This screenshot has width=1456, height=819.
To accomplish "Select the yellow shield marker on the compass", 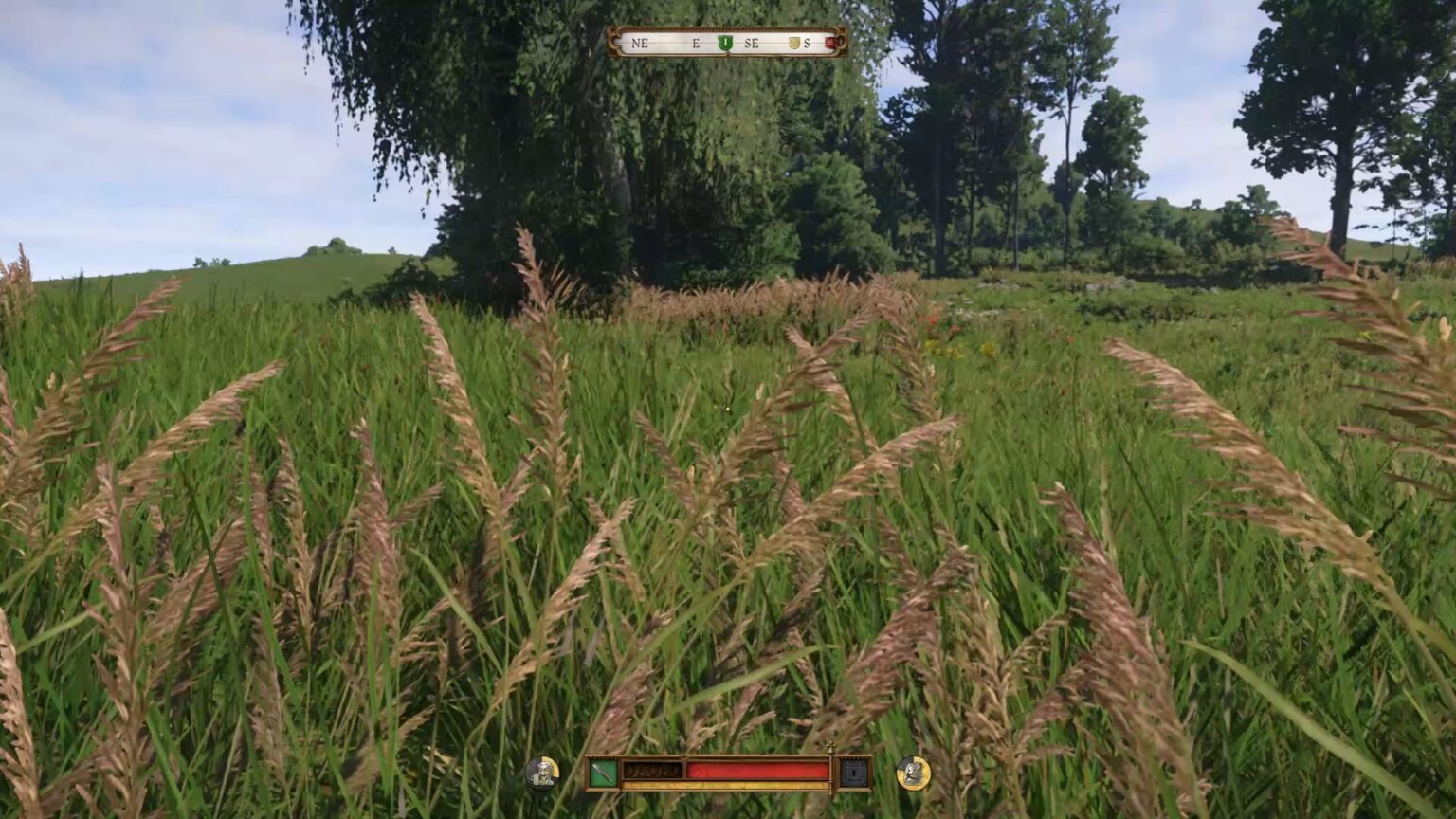I will [x=795, y=42].
